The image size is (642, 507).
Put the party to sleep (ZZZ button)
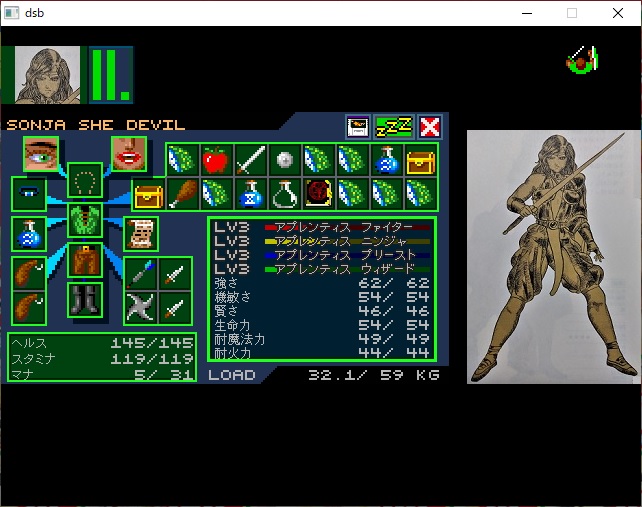click(393, 127)
